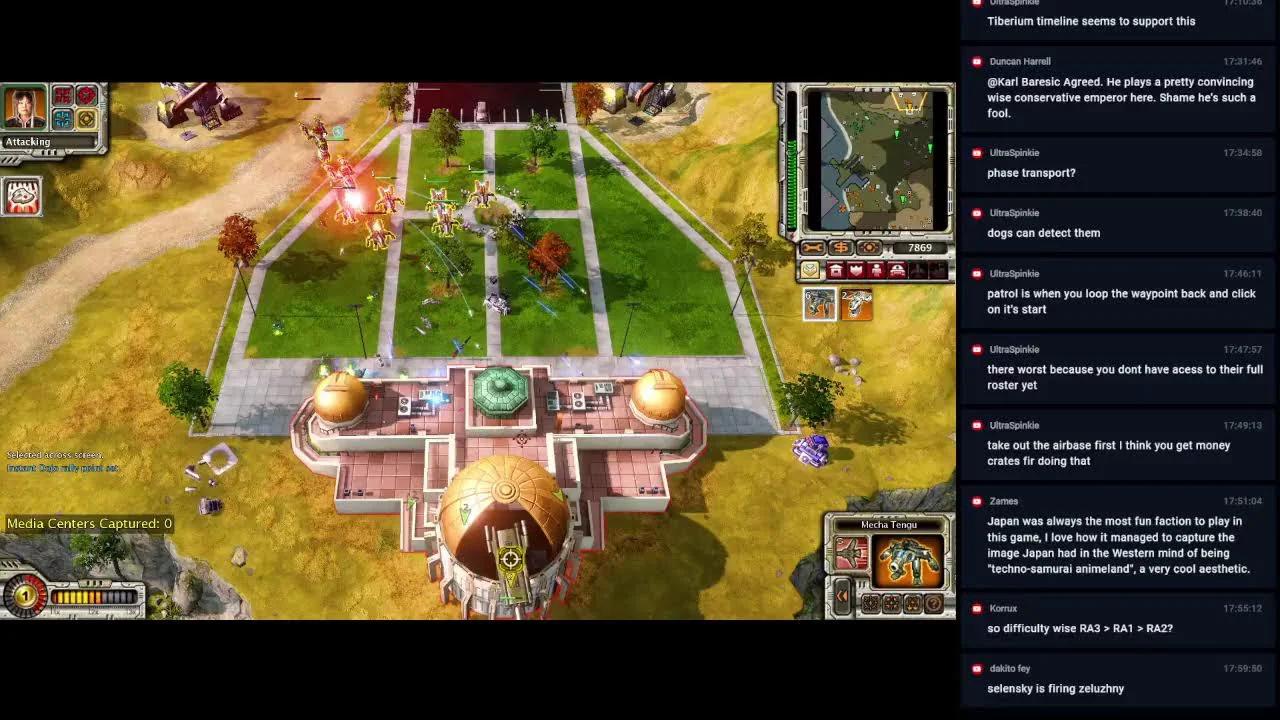Click the commander portrait in top-left panel
Viewport: 1280px width, 720px height.
(x=23, y=107)
